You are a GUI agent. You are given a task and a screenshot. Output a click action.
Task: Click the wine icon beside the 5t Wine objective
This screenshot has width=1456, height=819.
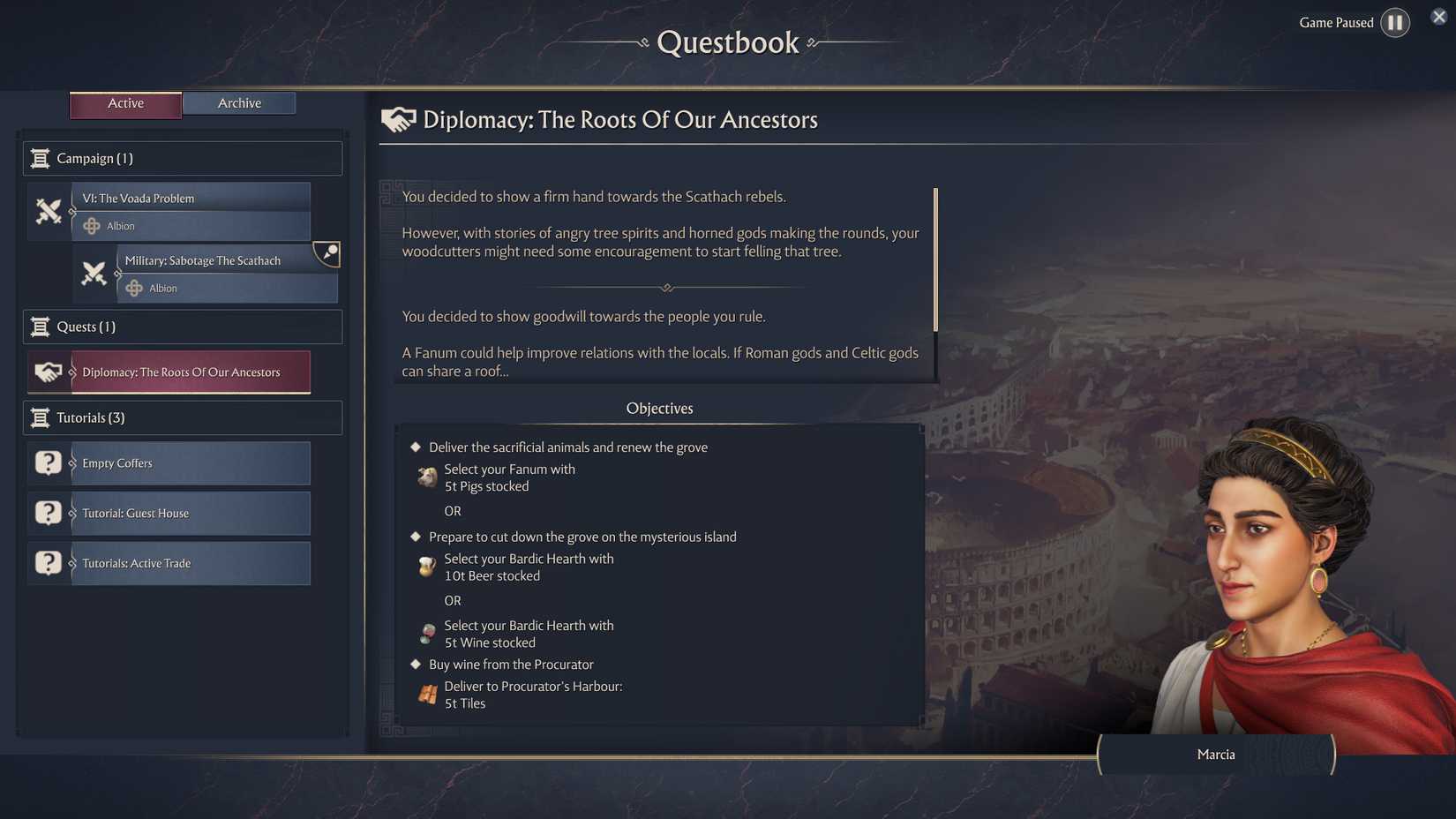point(426,633)
